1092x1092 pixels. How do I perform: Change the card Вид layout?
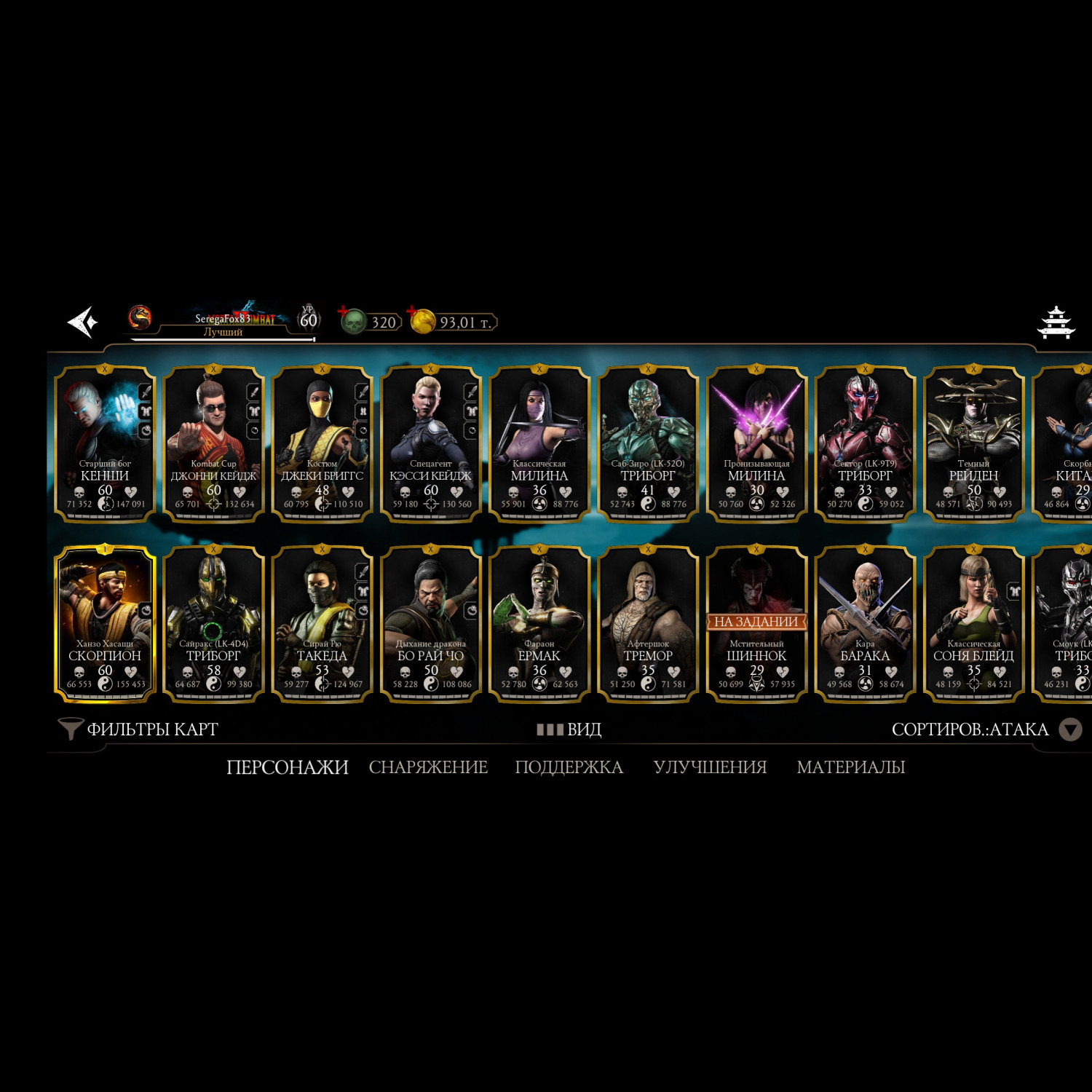point(569,729)
